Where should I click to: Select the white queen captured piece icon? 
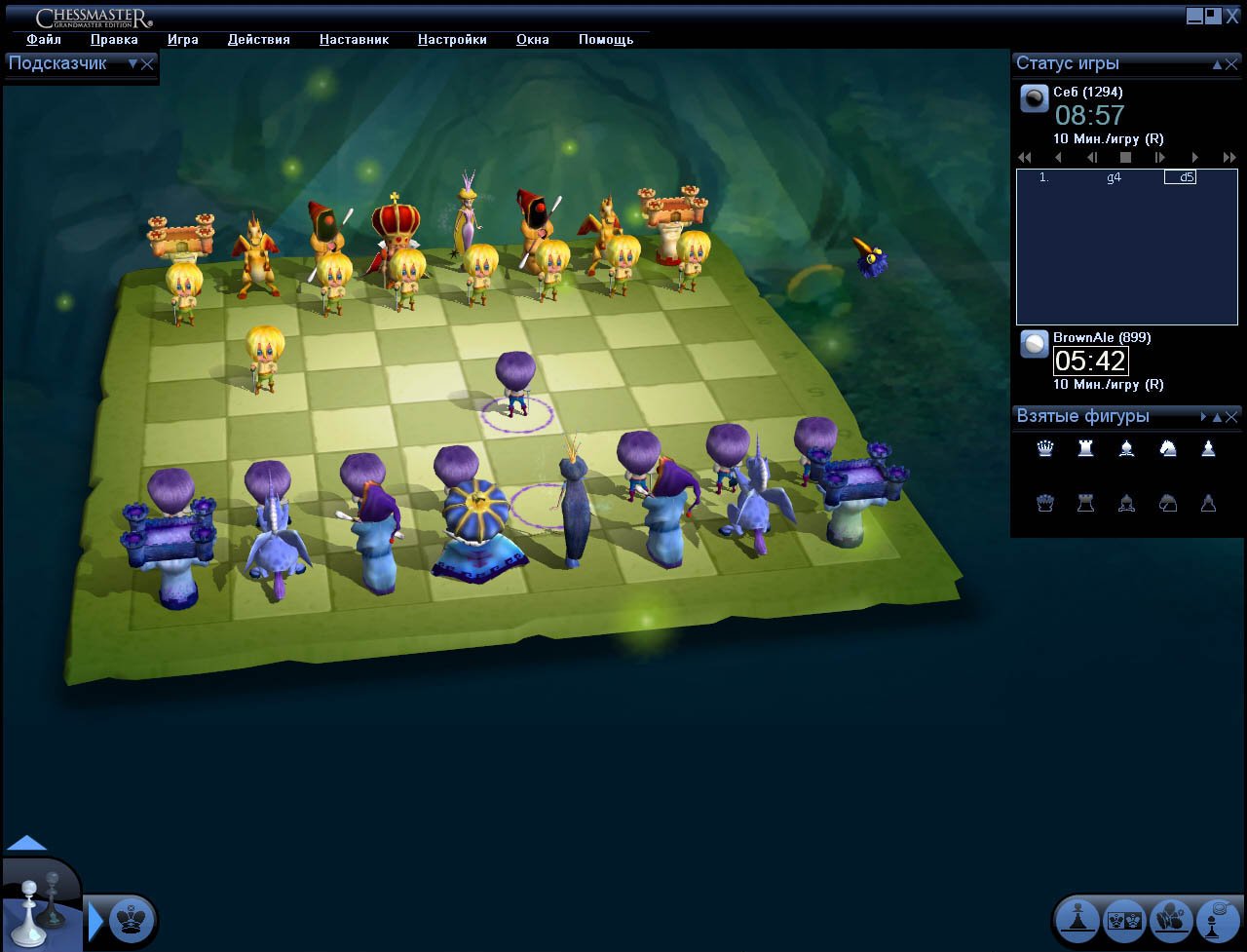(x=1044, y=448)
